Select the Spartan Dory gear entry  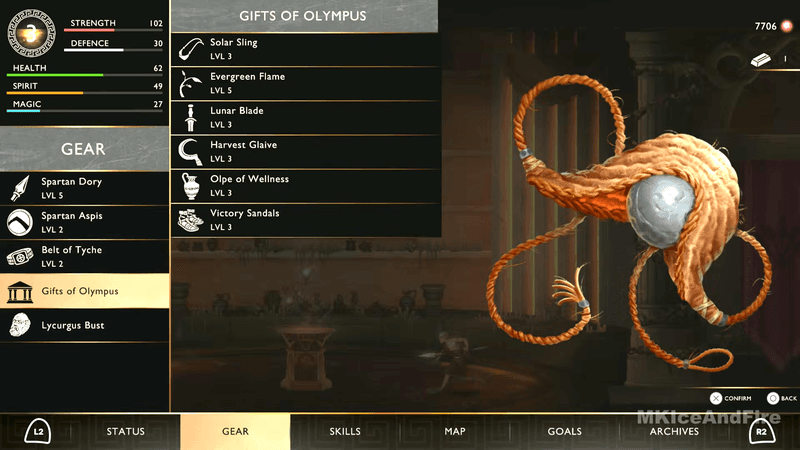pyautogui.click(x=85, y=188)
